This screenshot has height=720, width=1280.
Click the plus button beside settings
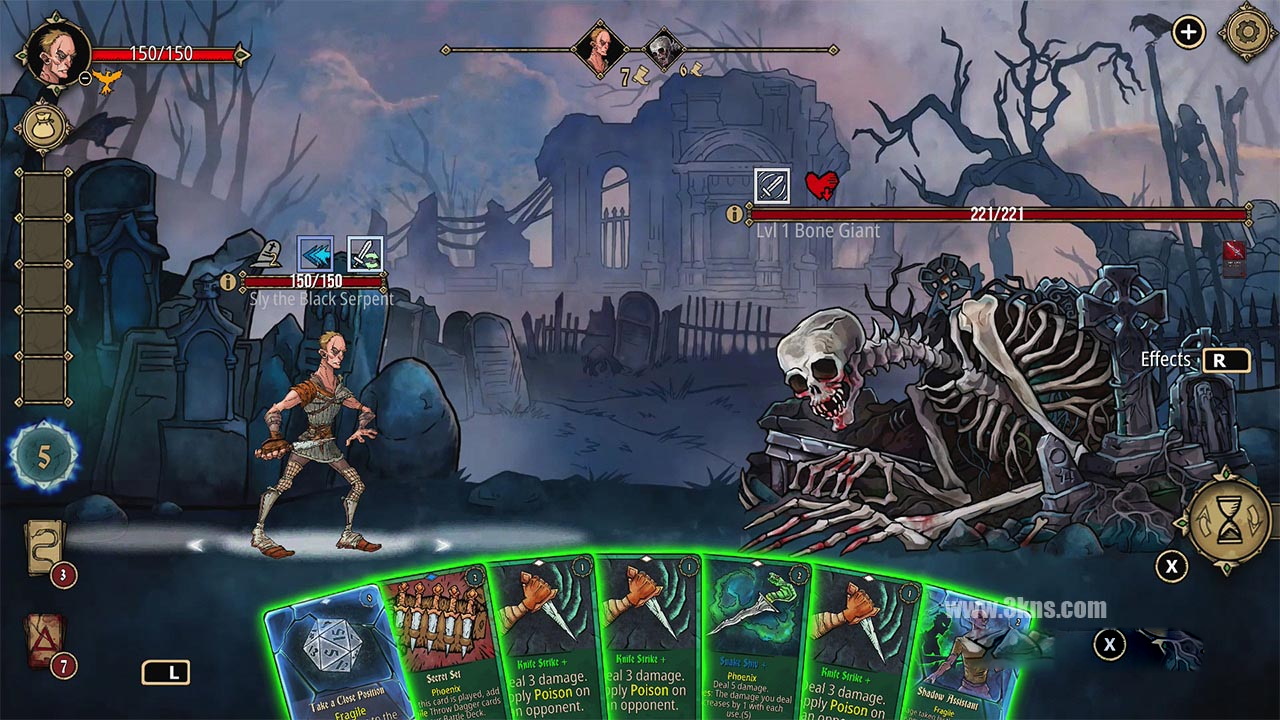pos(1188,32)
